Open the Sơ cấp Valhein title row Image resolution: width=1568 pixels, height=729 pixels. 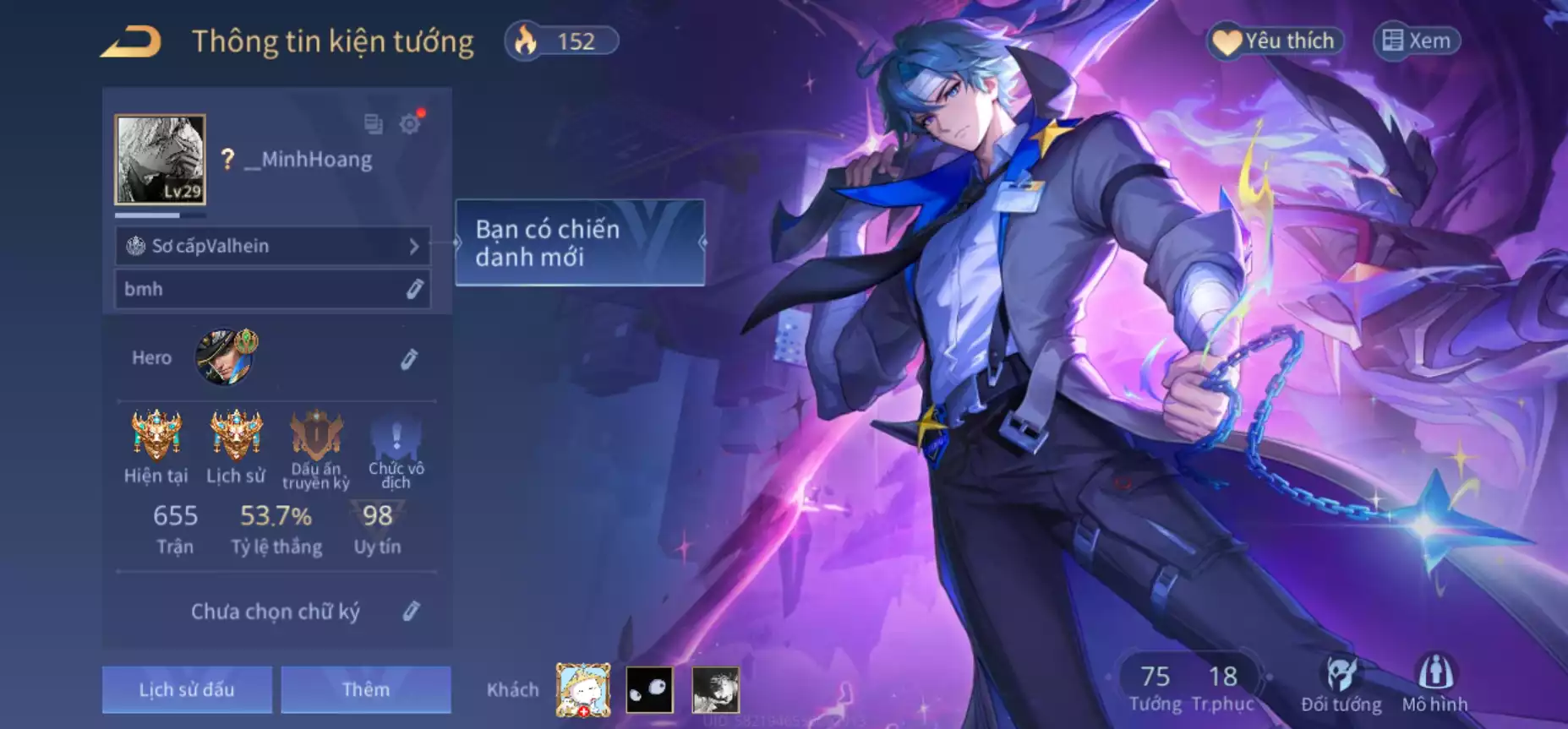(x=272, y=246)
